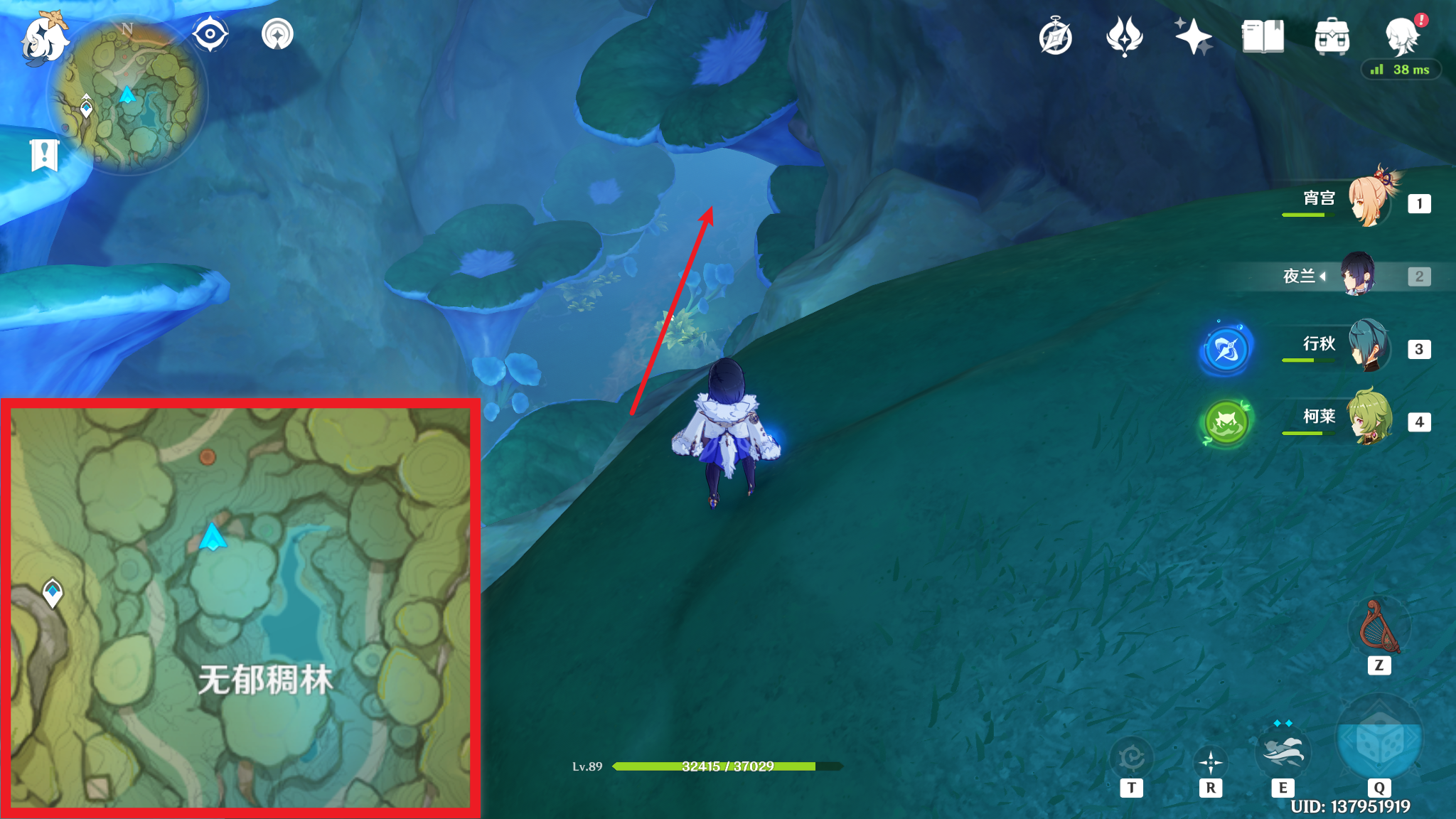Trigger 柯莱's green elemental burst icon
The image size is (1456, 819).
pyautogui.click(x=1226, y=422)
